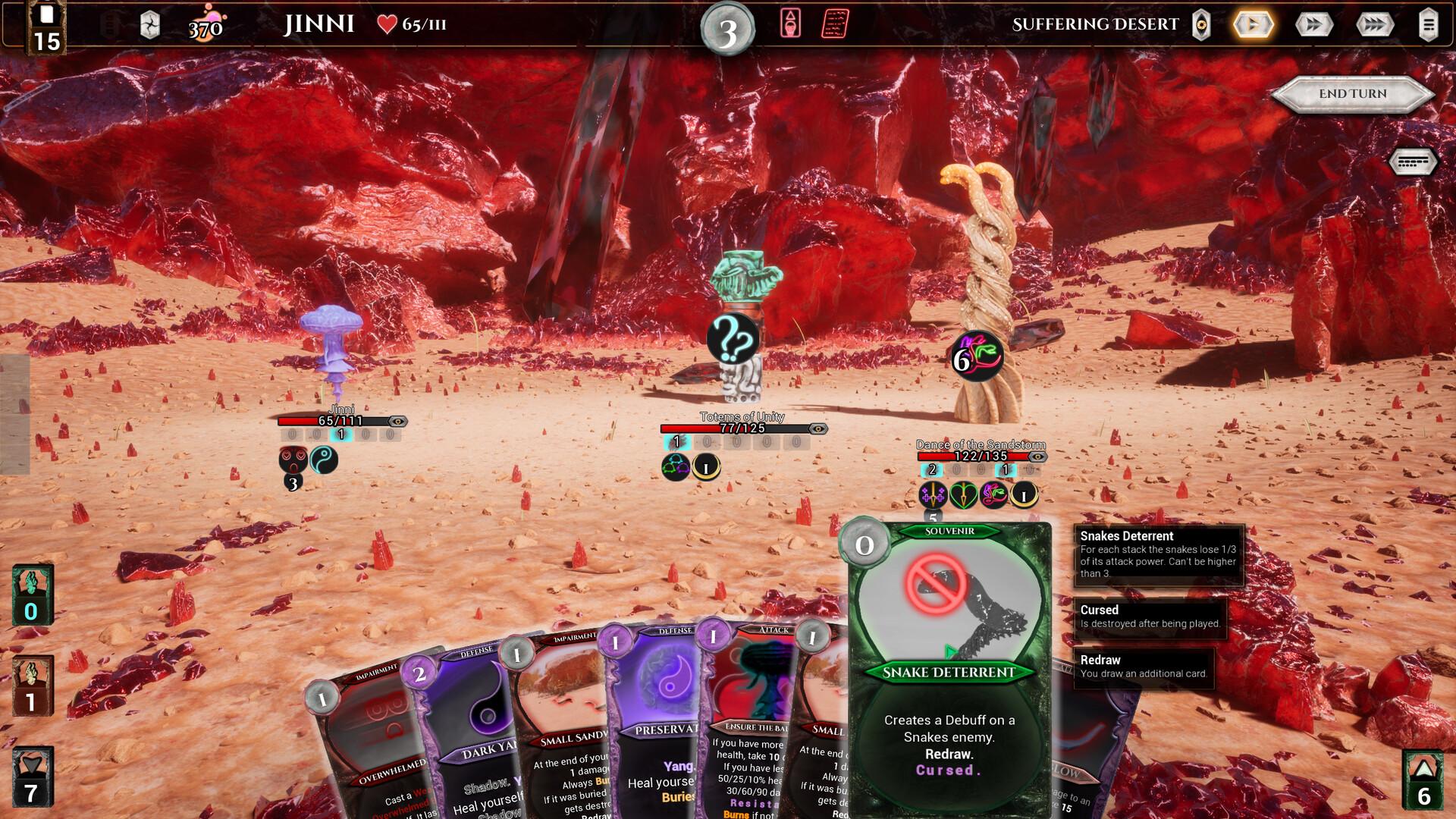This screenshot has width=1456, height=819.
Task: Inspect the Totems of Unity unknown intent
Action: pos(733,339)
